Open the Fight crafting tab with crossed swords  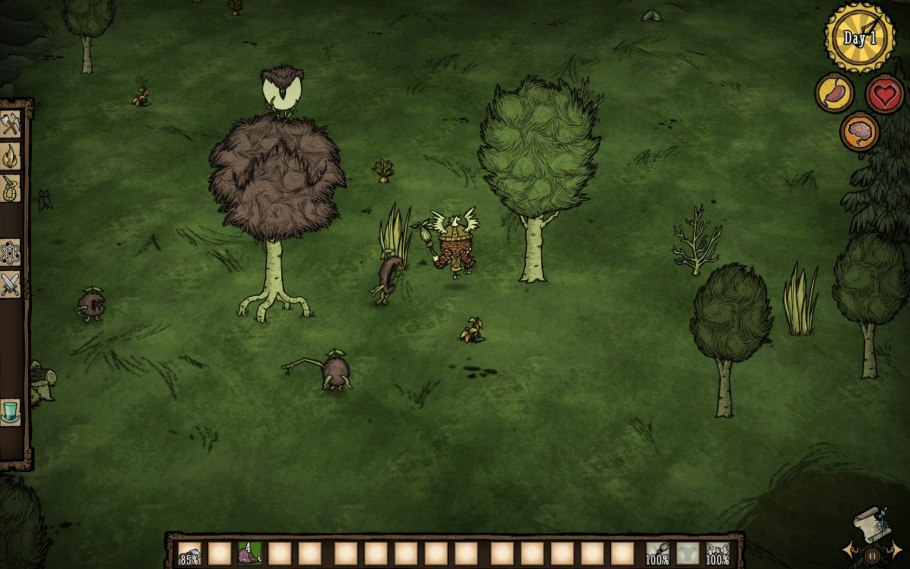(x=12, y=284)
